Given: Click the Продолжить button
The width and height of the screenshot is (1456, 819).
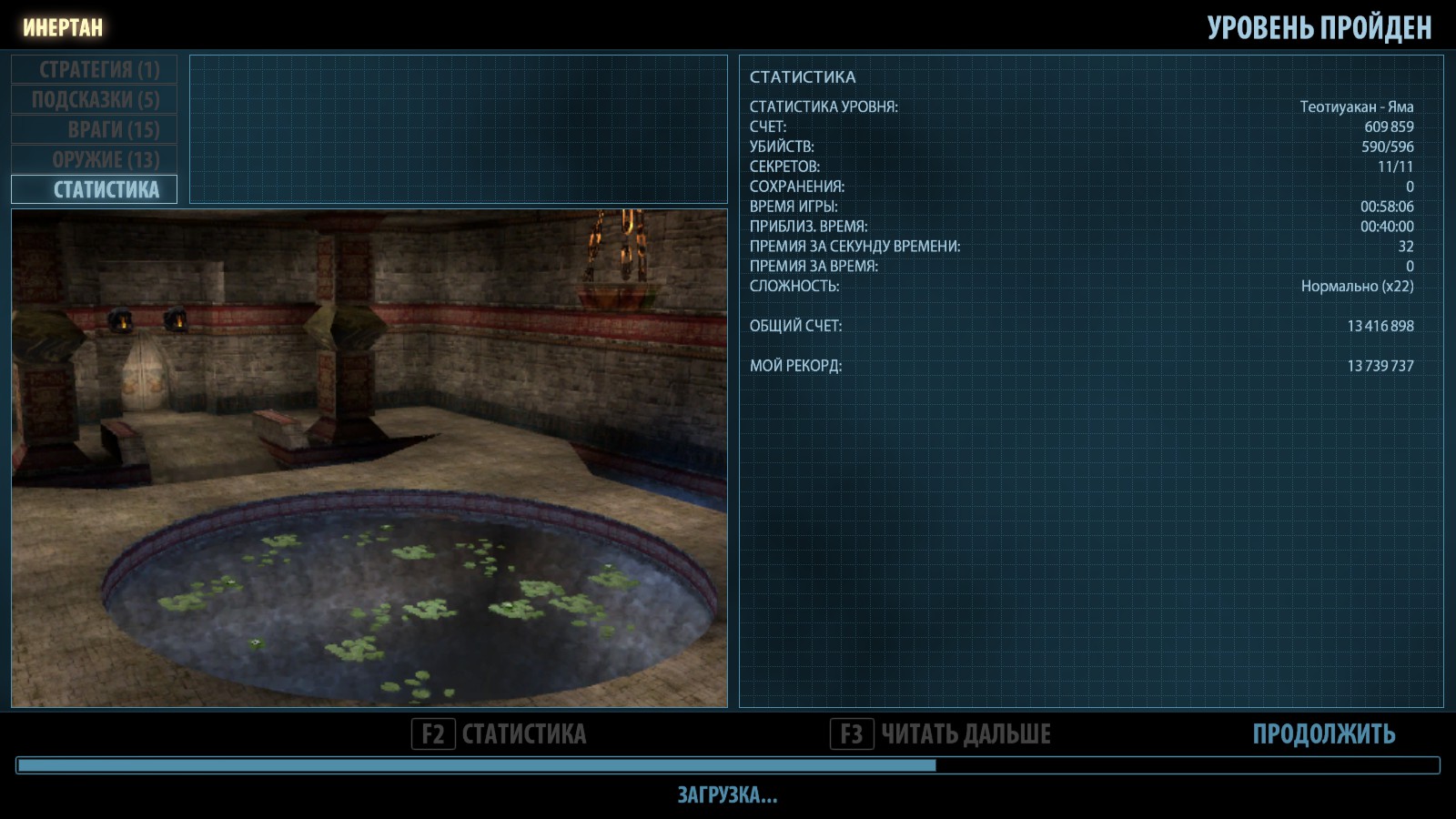Looking at the screenshot, I should pos(1323,733).
